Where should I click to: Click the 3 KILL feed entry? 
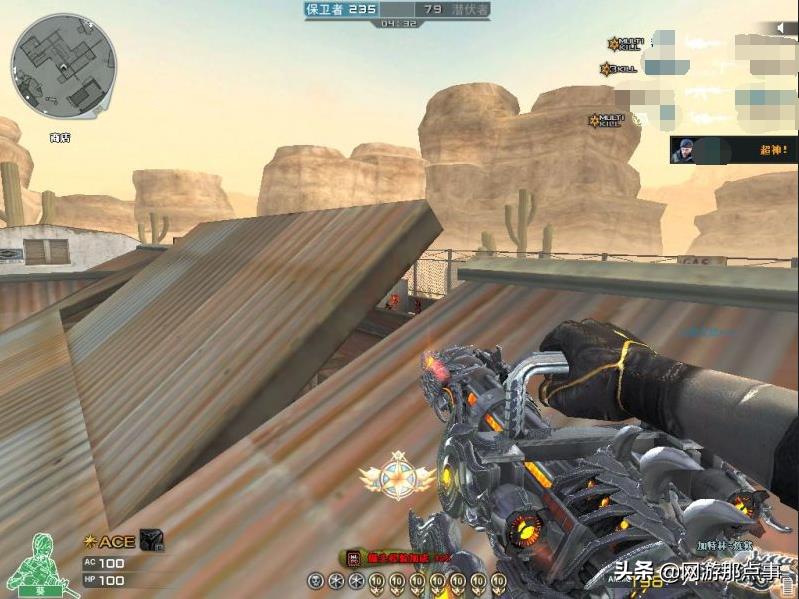618,69
